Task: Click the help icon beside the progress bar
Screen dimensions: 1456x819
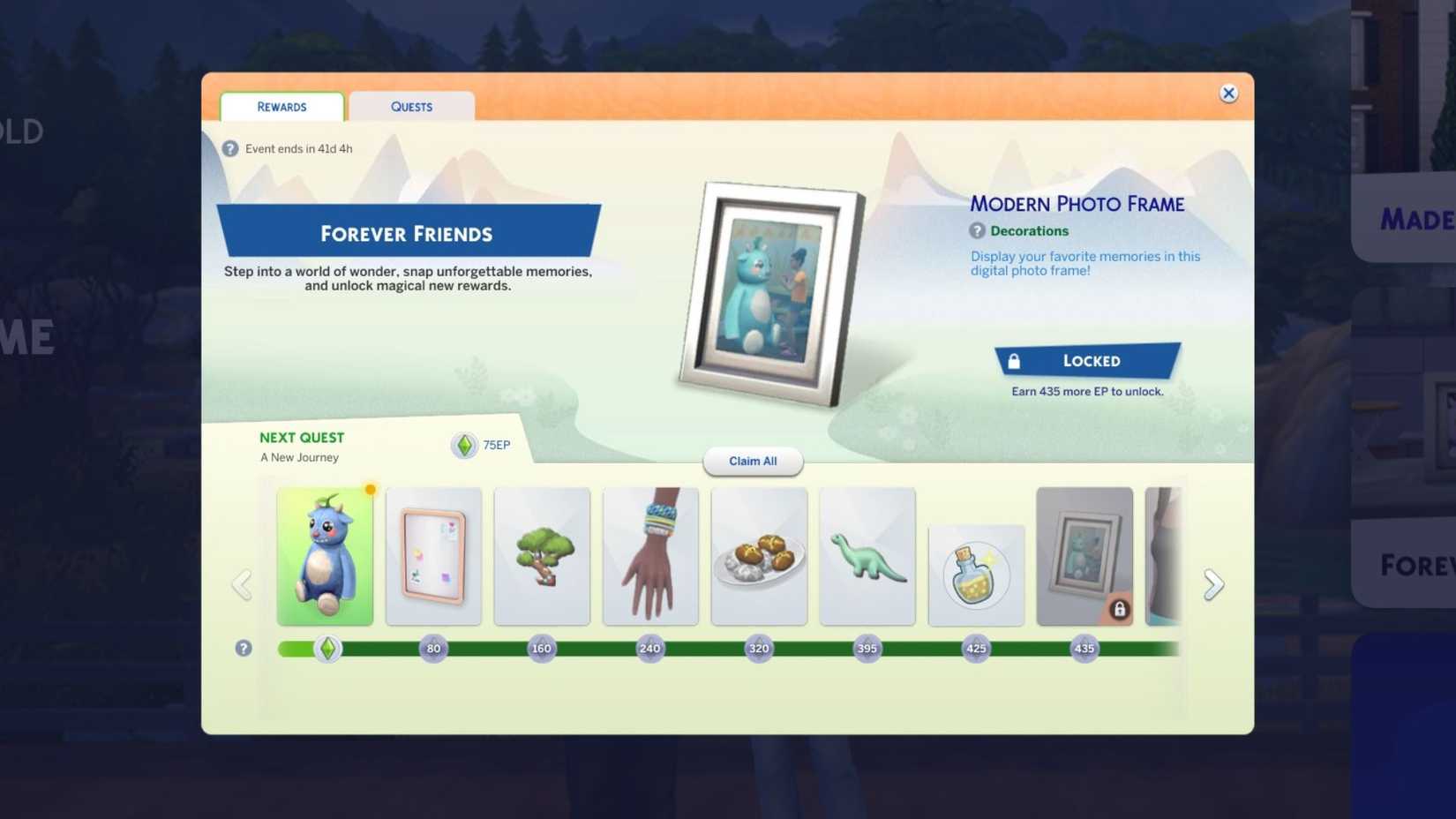Action: pos(243,648)
